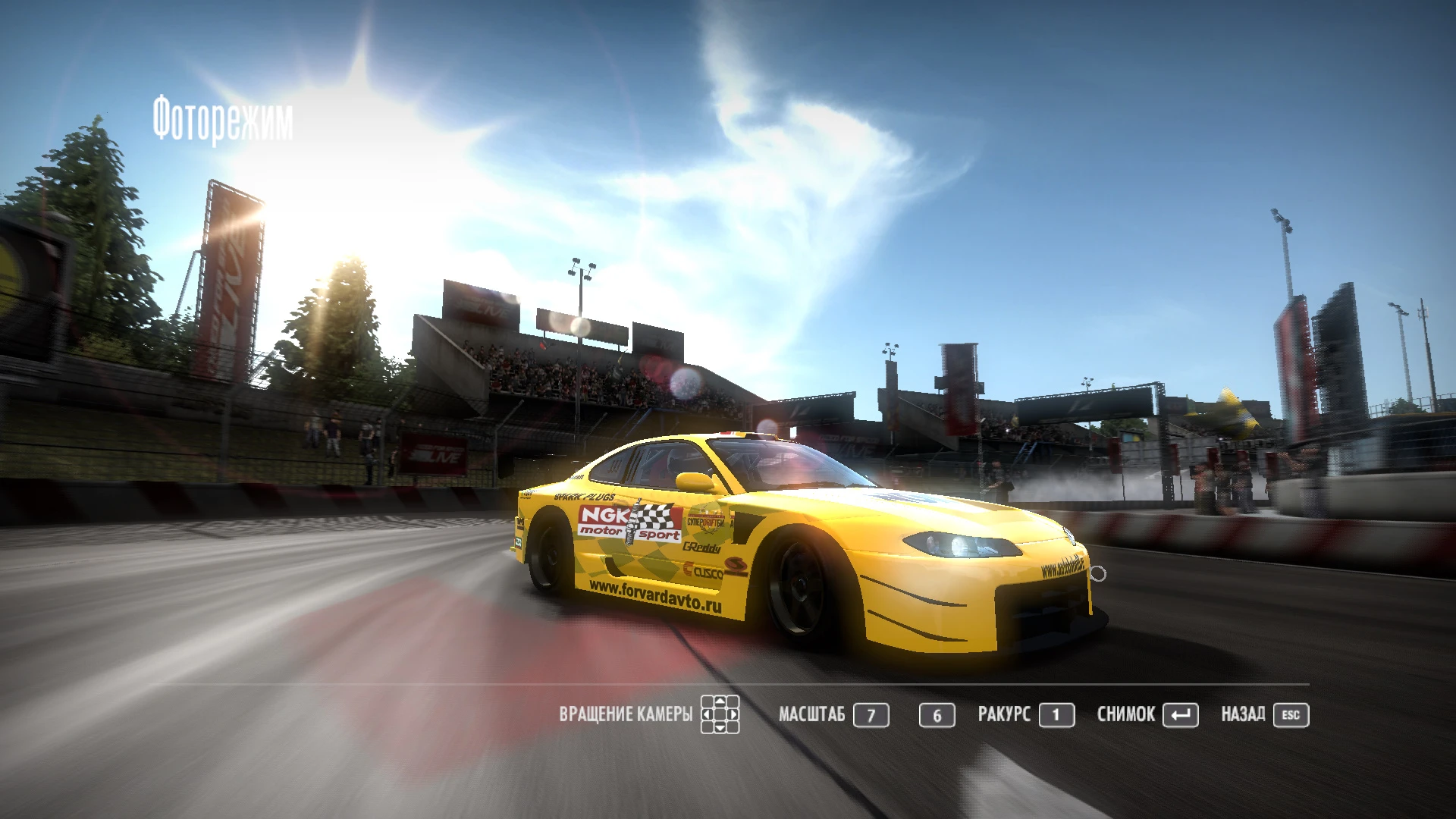Select the НАЗАД back label
The height and width of the screenshot is (819, 1456).
point(1242,714)
